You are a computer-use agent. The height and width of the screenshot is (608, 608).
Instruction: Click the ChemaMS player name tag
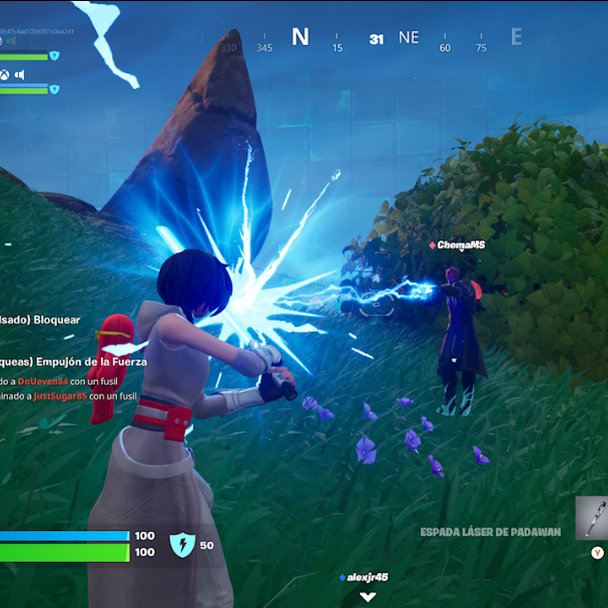tap(457, 245)
